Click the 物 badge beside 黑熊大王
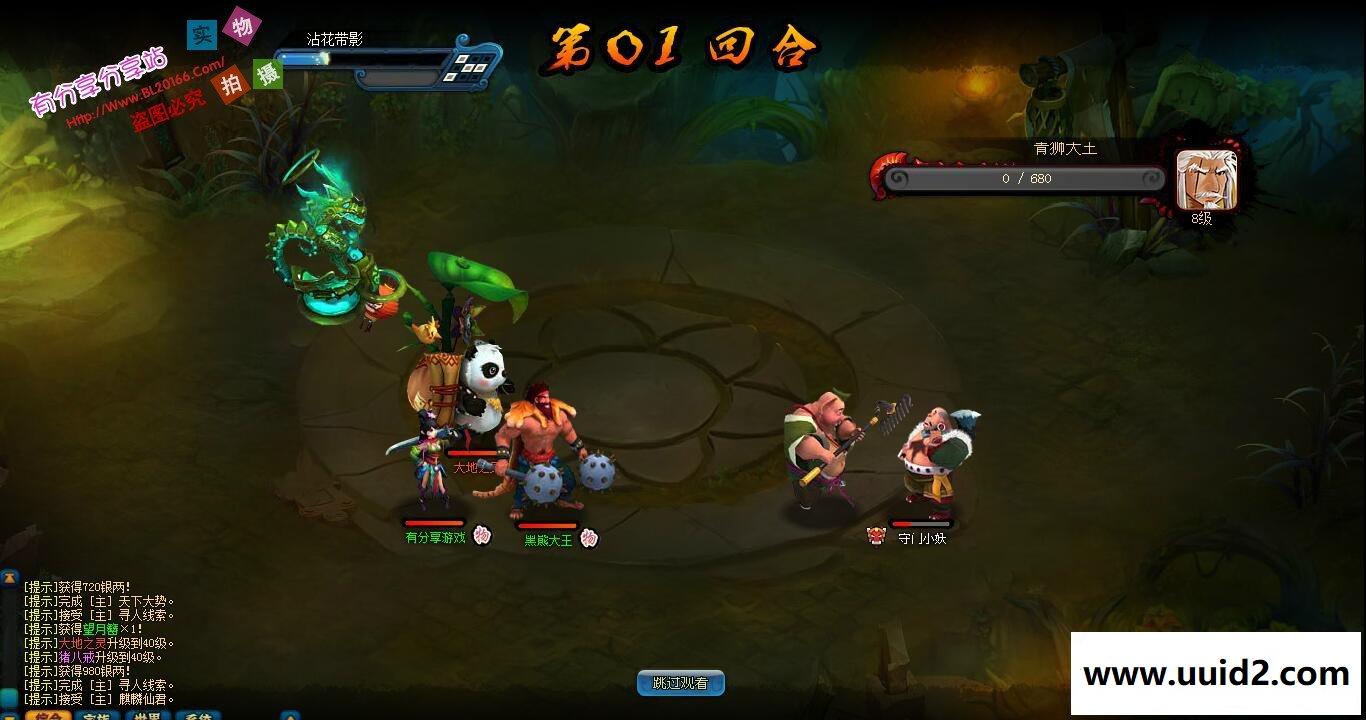 coord(589,538)
